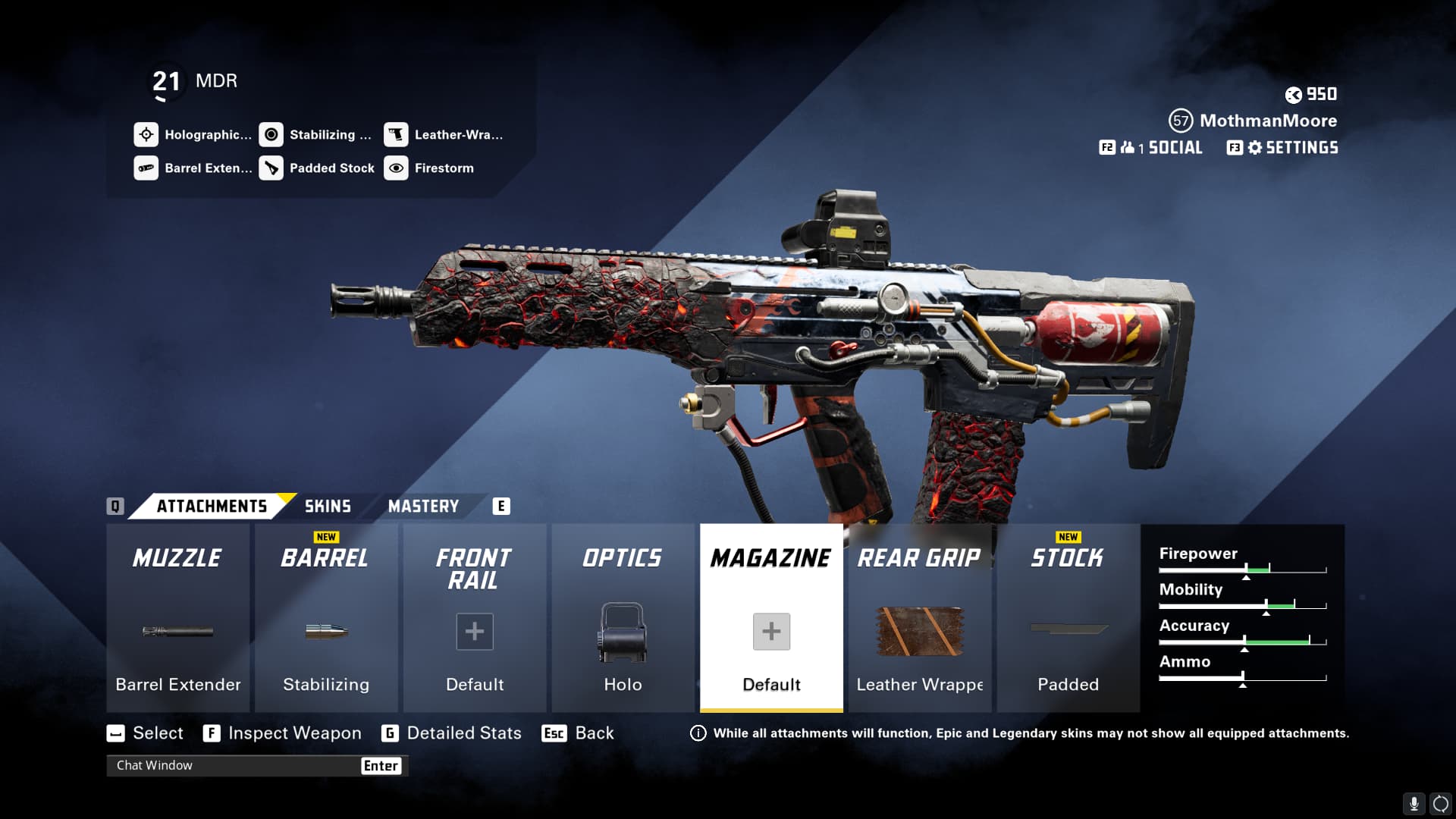Choose the Barrel slot with Stabilizing attachment
The height and width of the screenshot is (819, 1456).
[326, 618]
